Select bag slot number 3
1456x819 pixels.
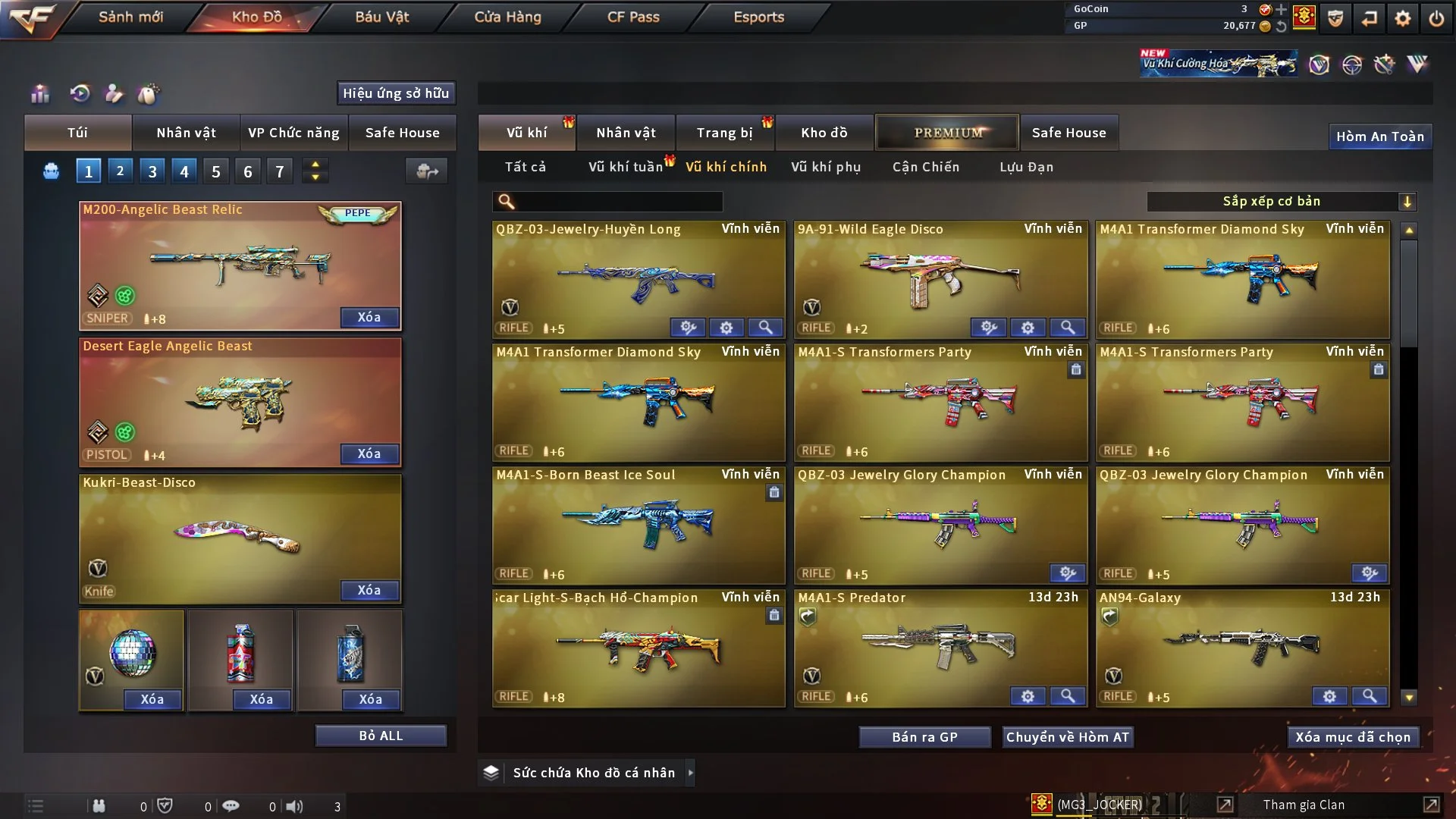coord(152,171)
